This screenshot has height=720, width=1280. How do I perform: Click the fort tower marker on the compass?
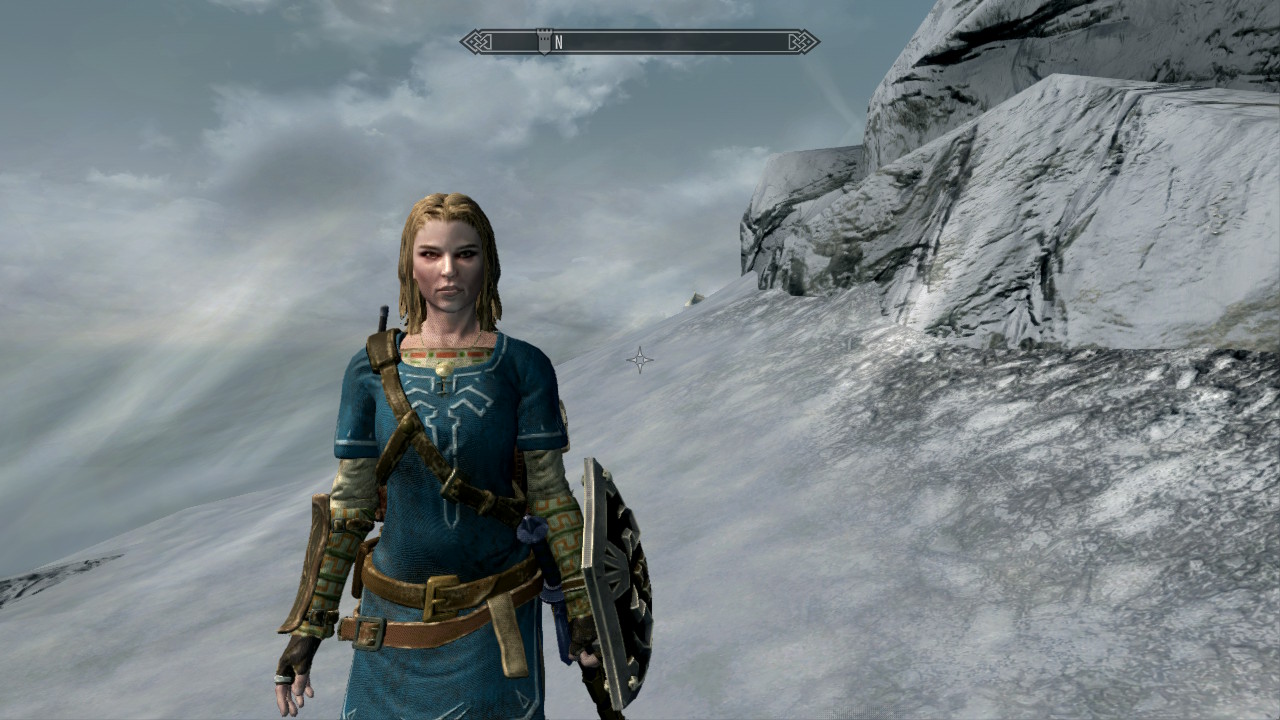[x=543, y=41]
